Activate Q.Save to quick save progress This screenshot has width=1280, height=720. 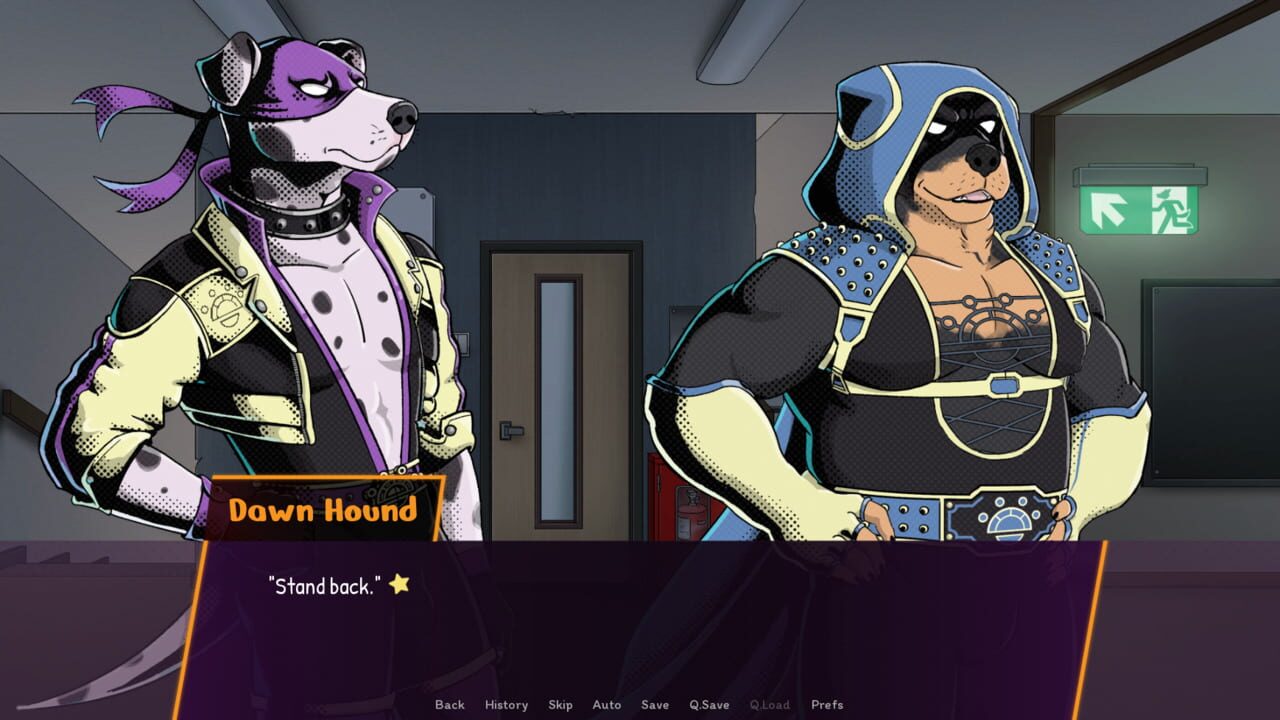(x=710, y=704)
